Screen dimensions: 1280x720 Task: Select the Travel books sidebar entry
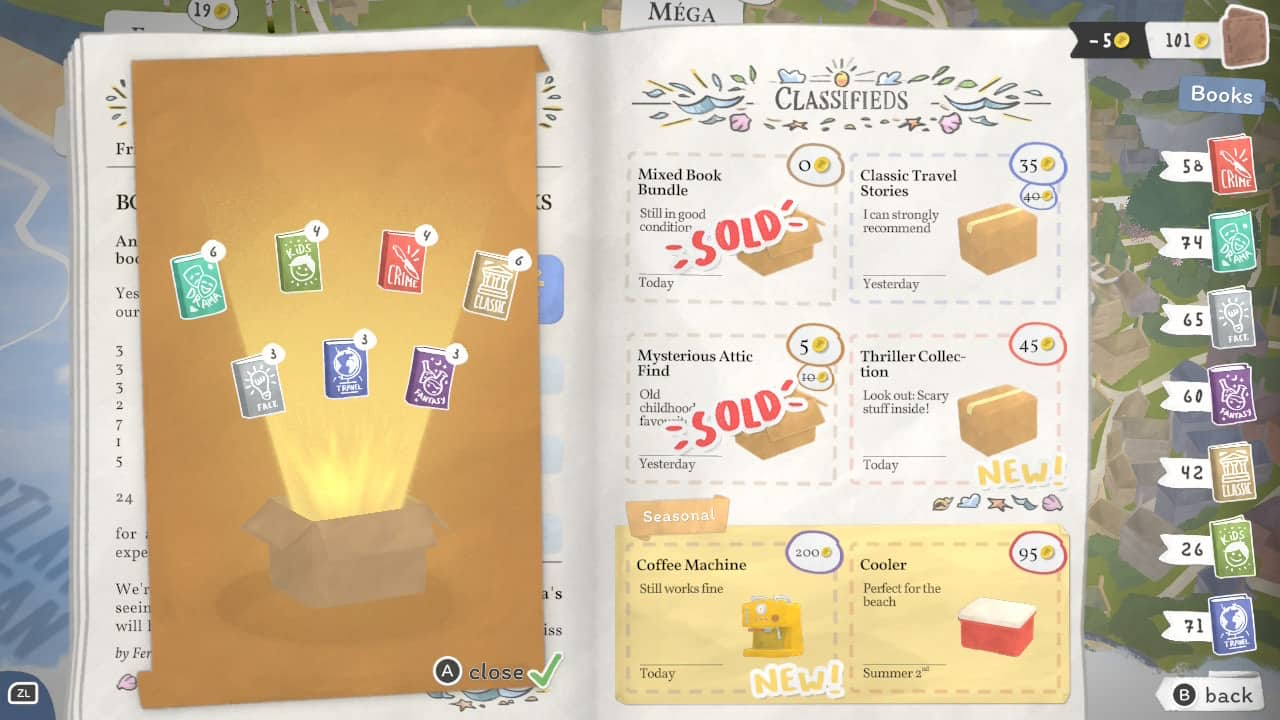pyautogui.click(x=1230, y=626)
